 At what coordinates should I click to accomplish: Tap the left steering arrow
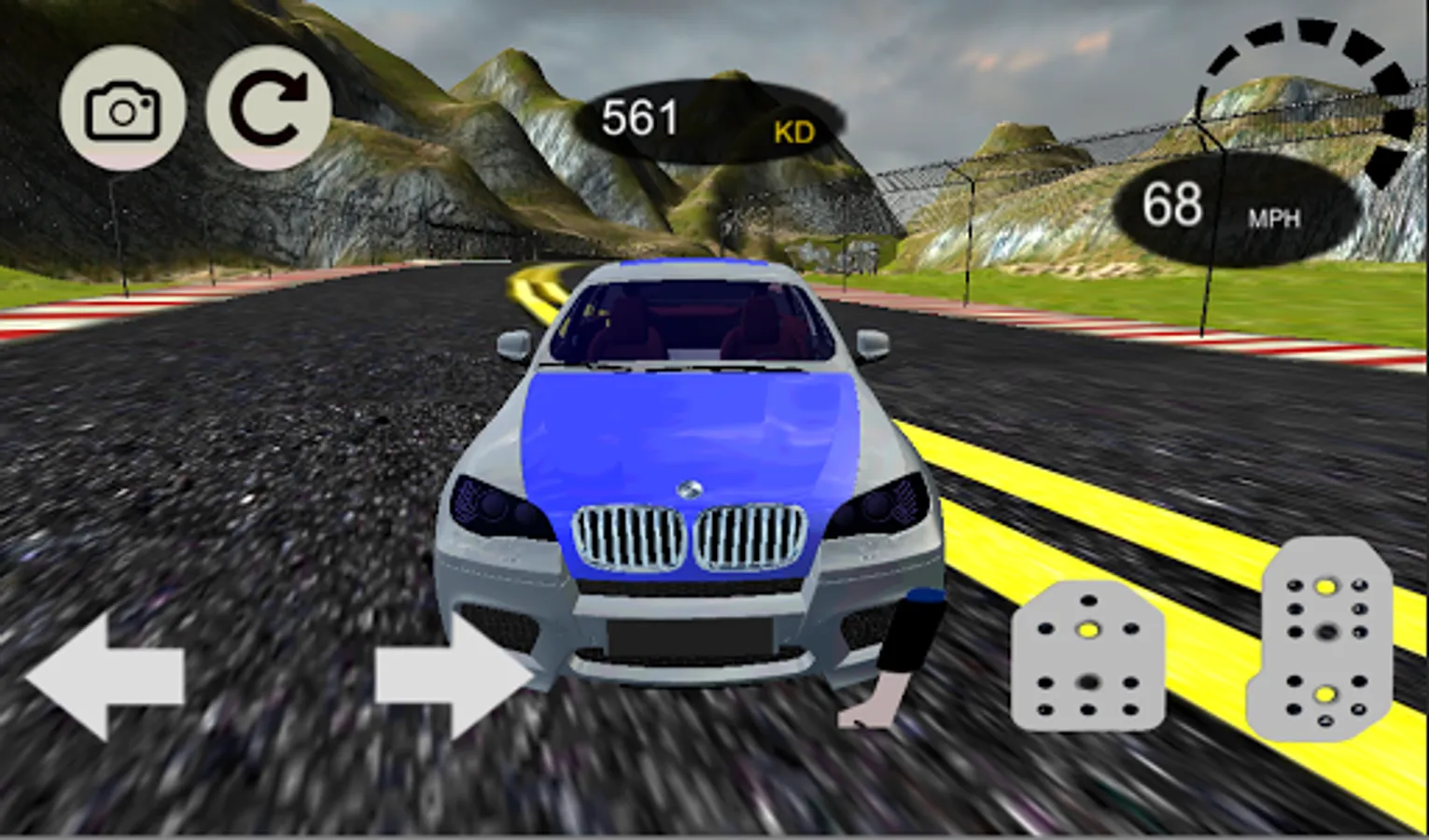pyautogui.click(x=103, y=677)
